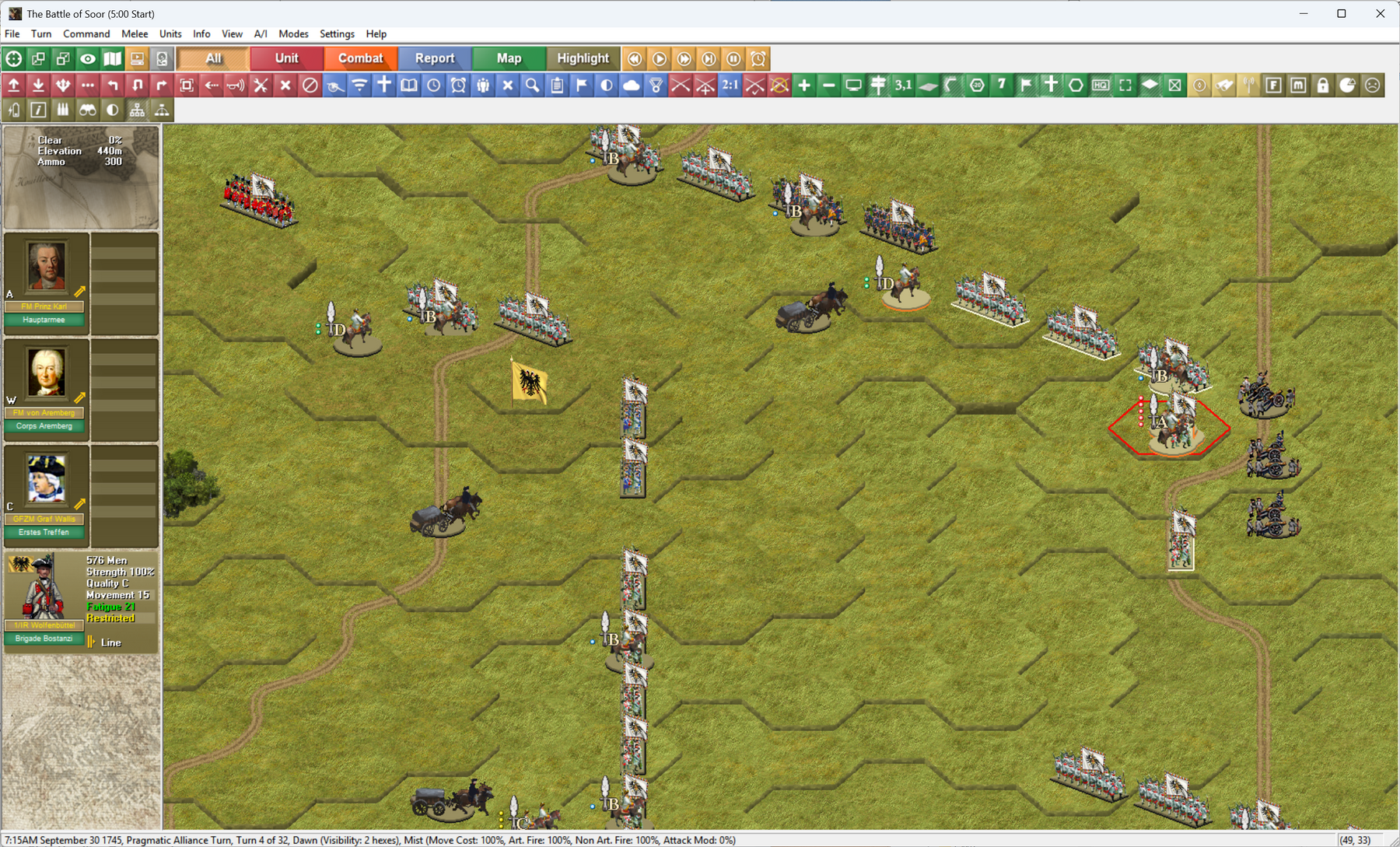Open the clipboard command report icon

point(557,86)
